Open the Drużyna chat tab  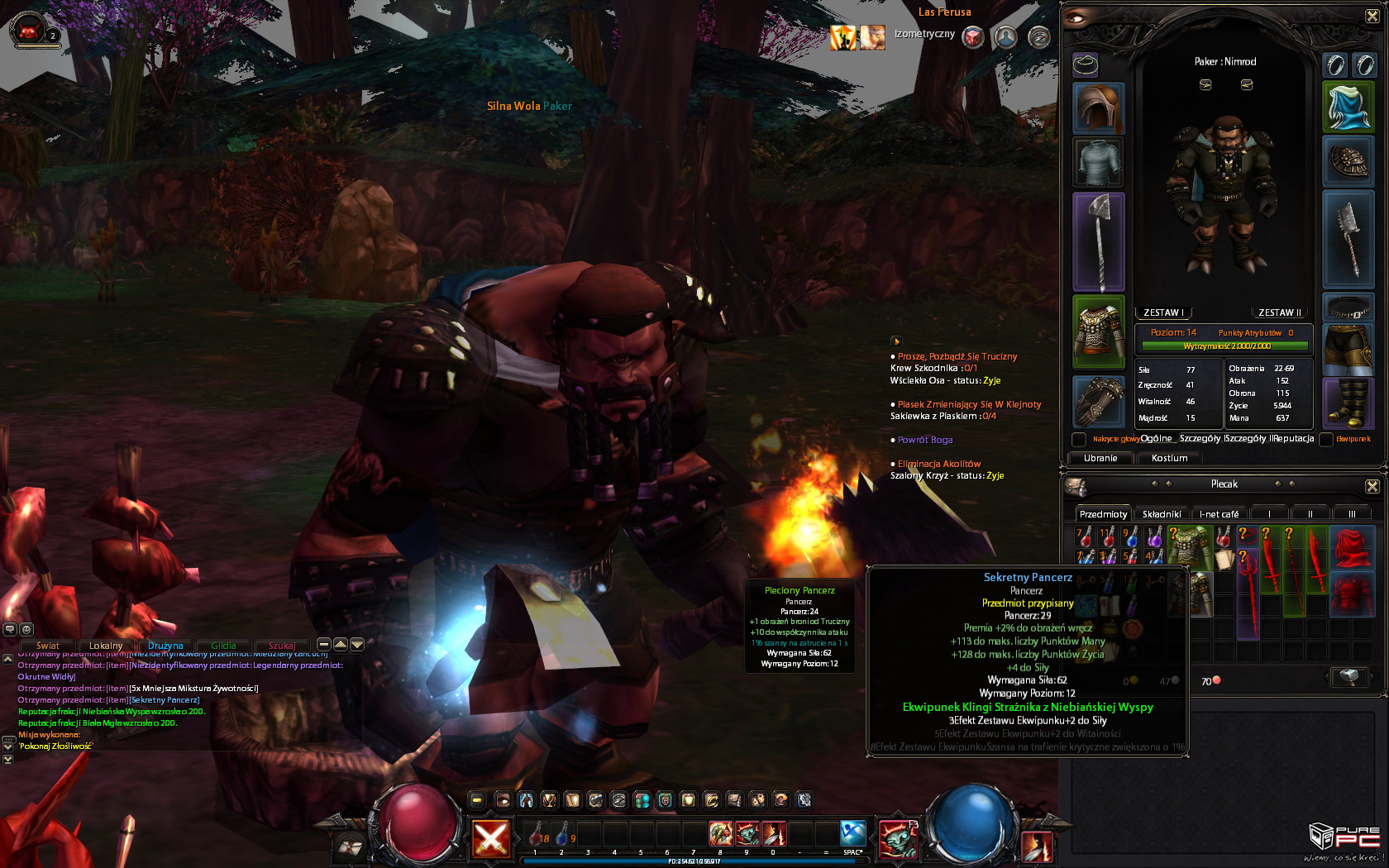coord(165,646)
